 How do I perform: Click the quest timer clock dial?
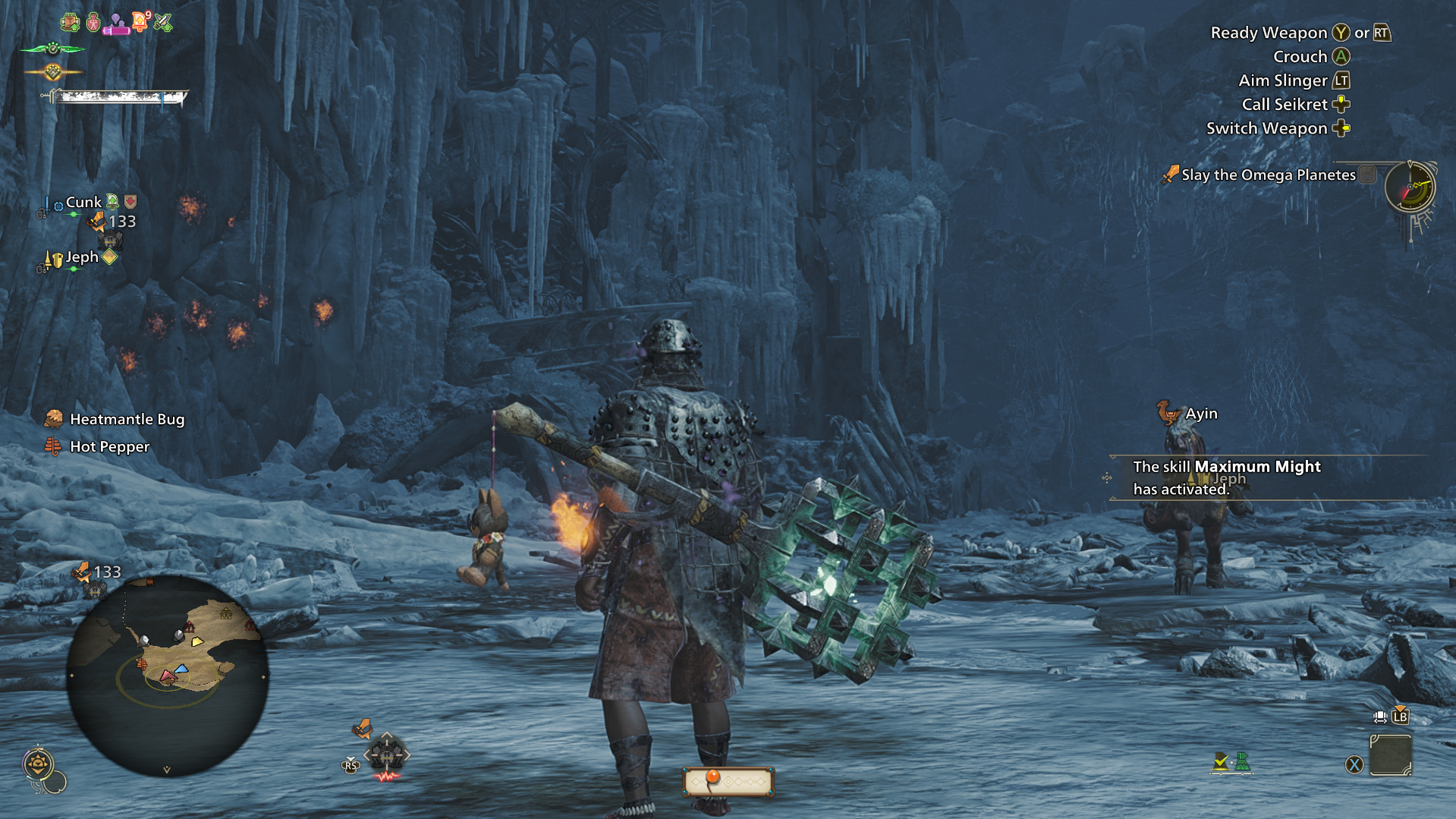(x=1409, y=187)
